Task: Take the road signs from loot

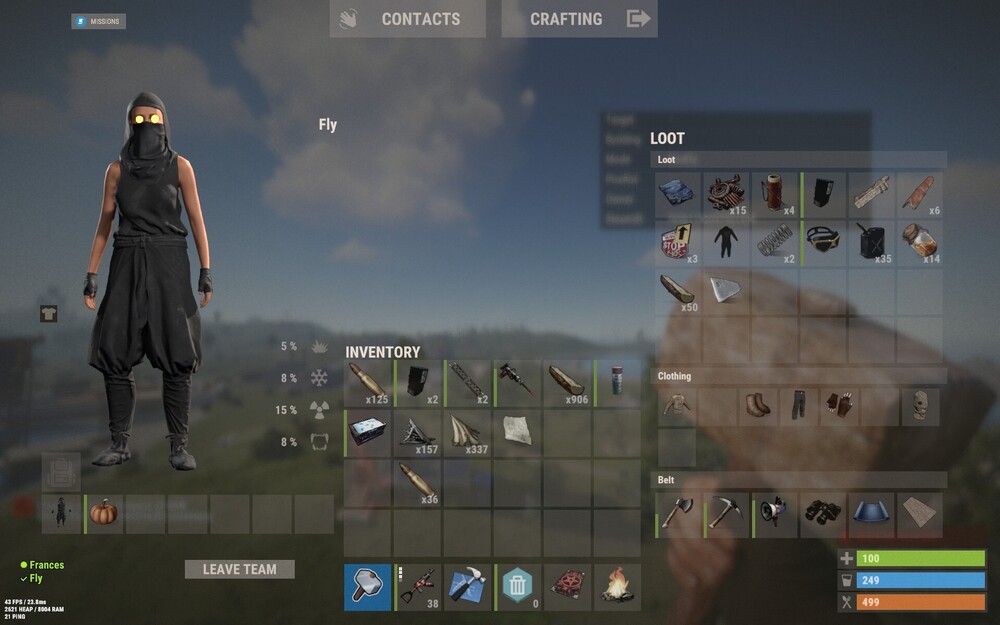Action: click(678, 241)
